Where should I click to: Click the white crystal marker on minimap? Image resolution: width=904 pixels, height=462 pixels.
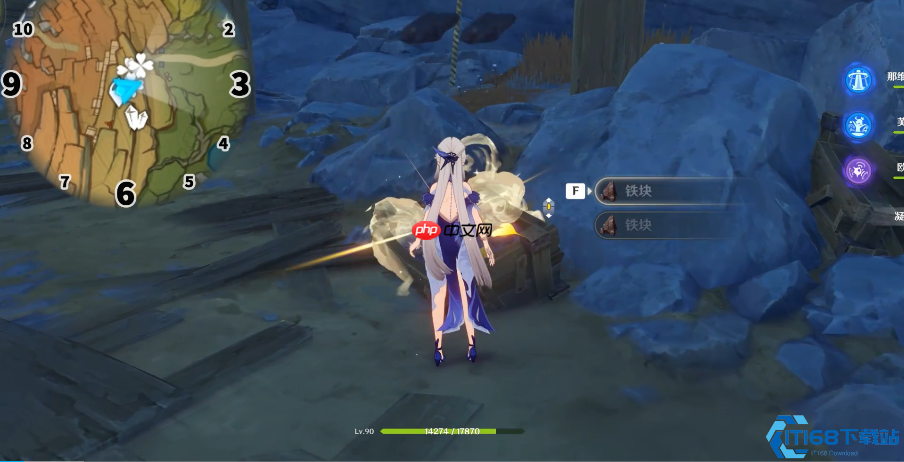tap(136, 119)
